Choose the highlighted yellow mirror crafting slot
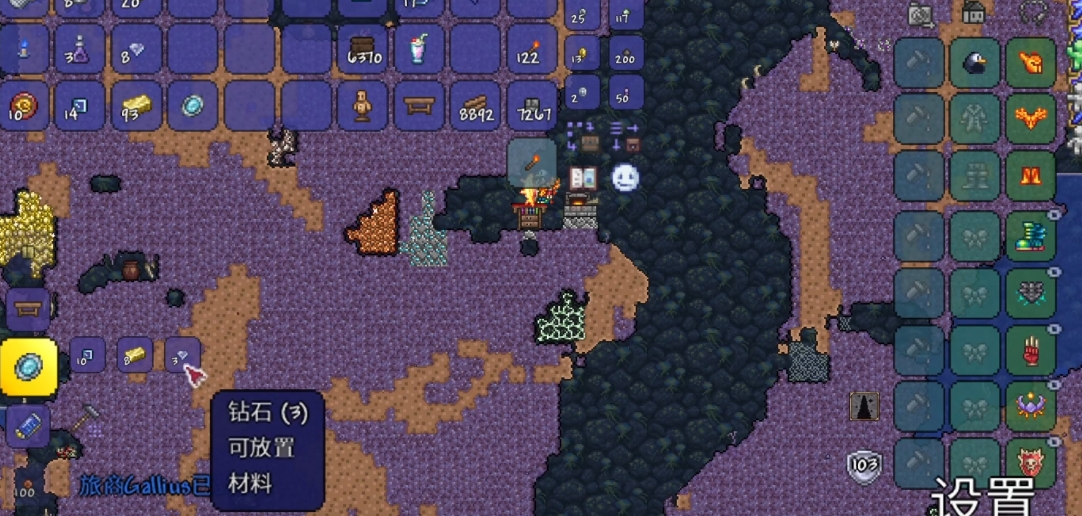The image size is (1082, 516). click(28, 366)
